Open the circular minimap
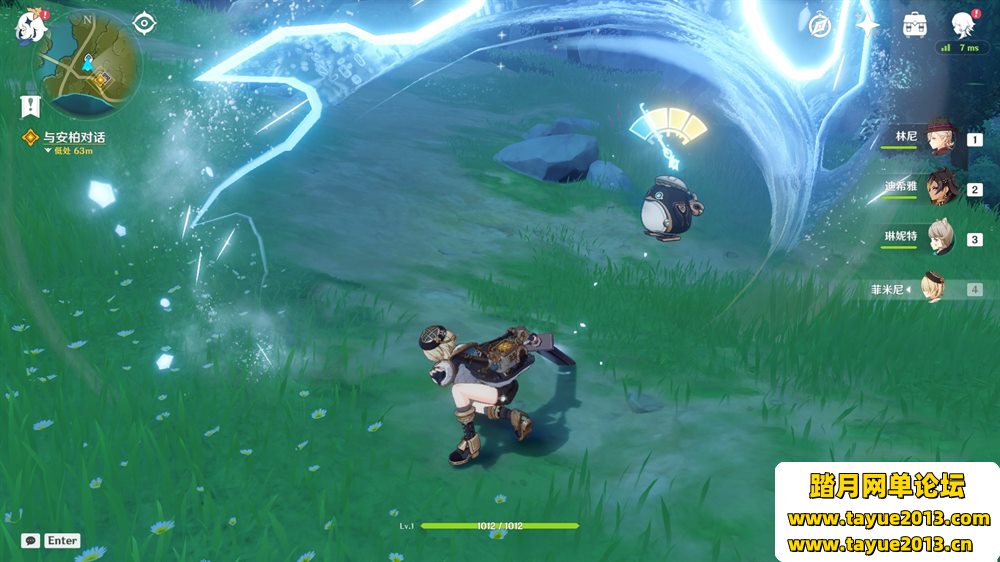The height and width of the screenshot is (562, 1000). [x=88, y=63]
